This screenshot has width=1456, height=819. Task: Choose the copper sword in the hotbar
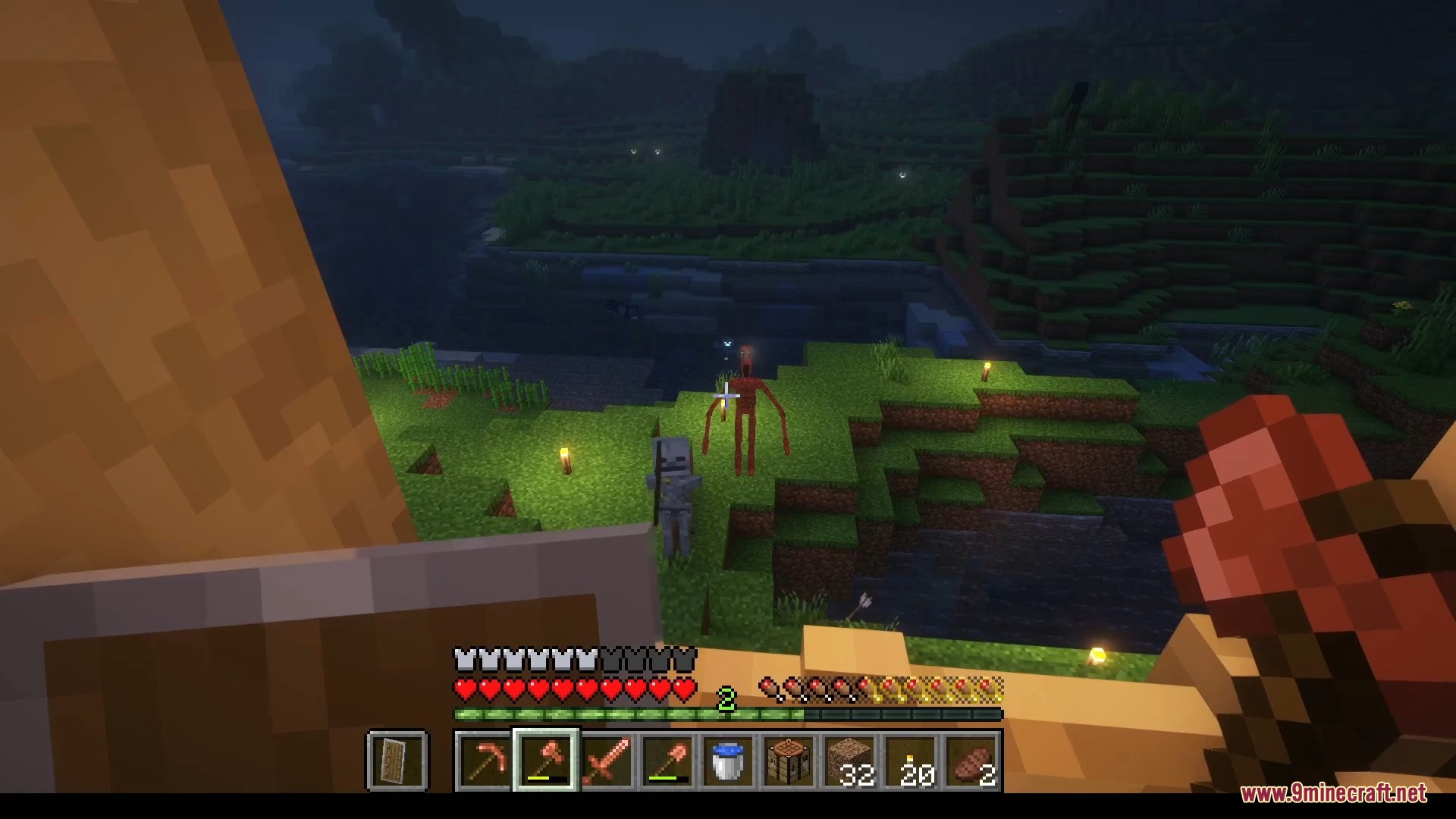[607, 761]
